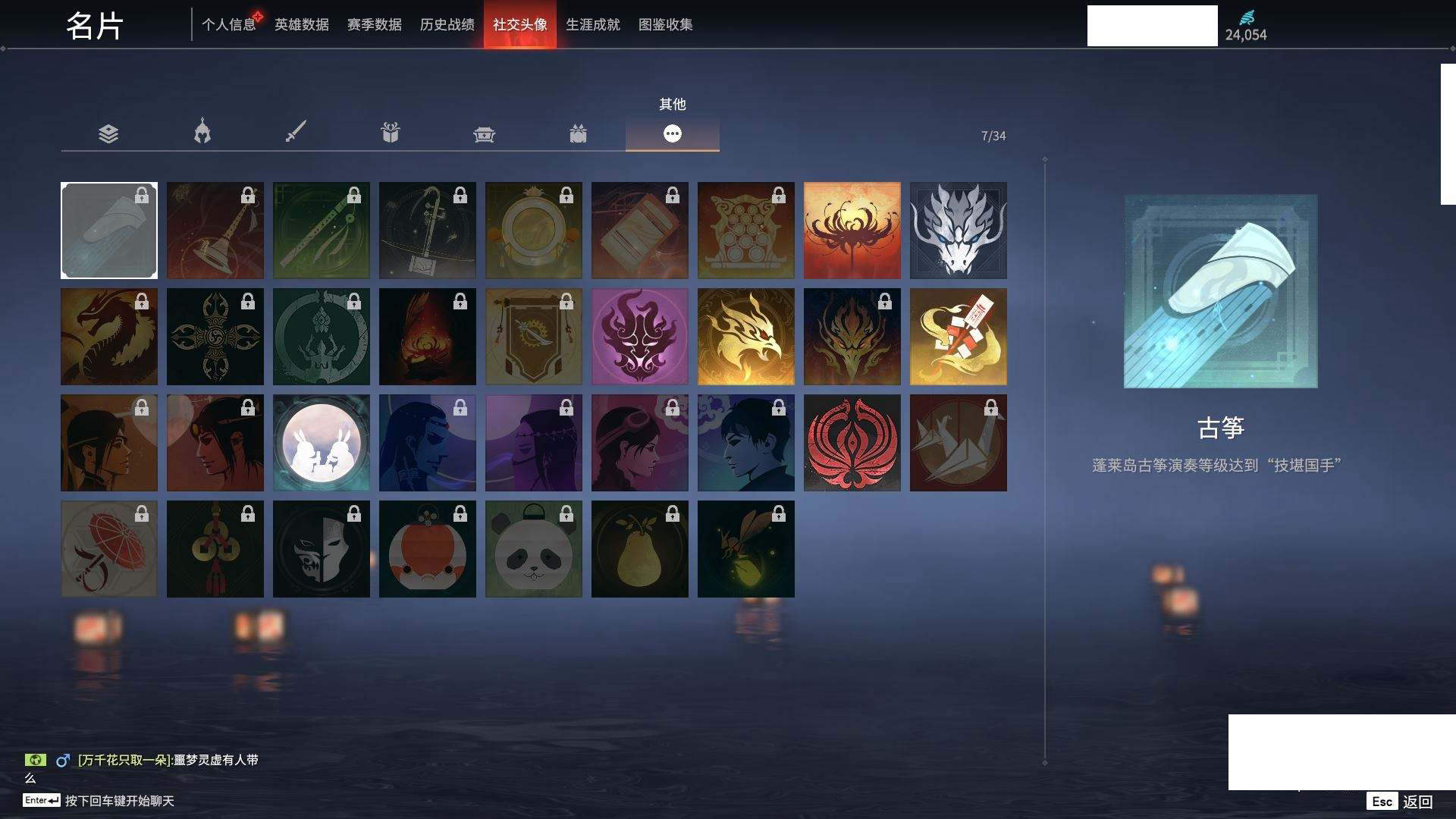Select the helmet avatar category

[202, 133]
